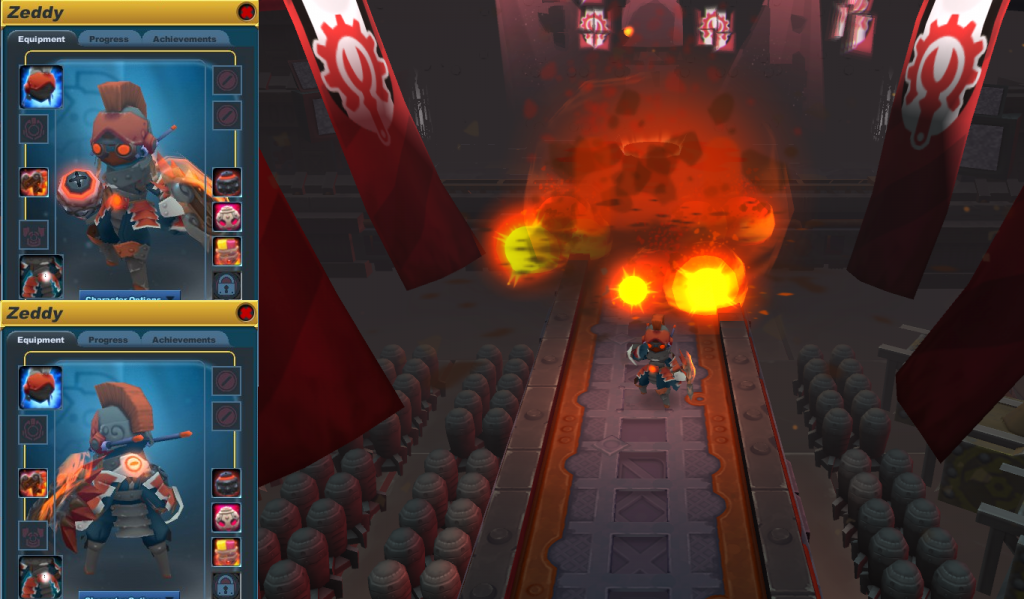Close the upper Zeddy character window
The width and height of the screenshot is (1024, 599).
tap(246, 12)
